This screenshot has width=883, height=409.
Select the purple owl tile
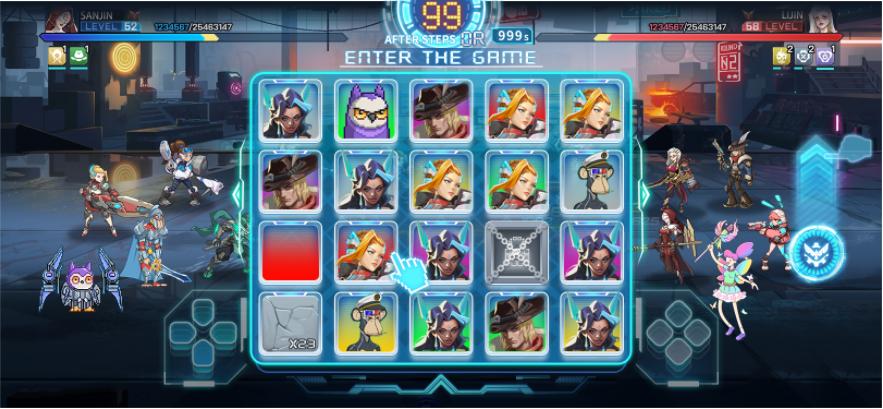click(366, 111)
